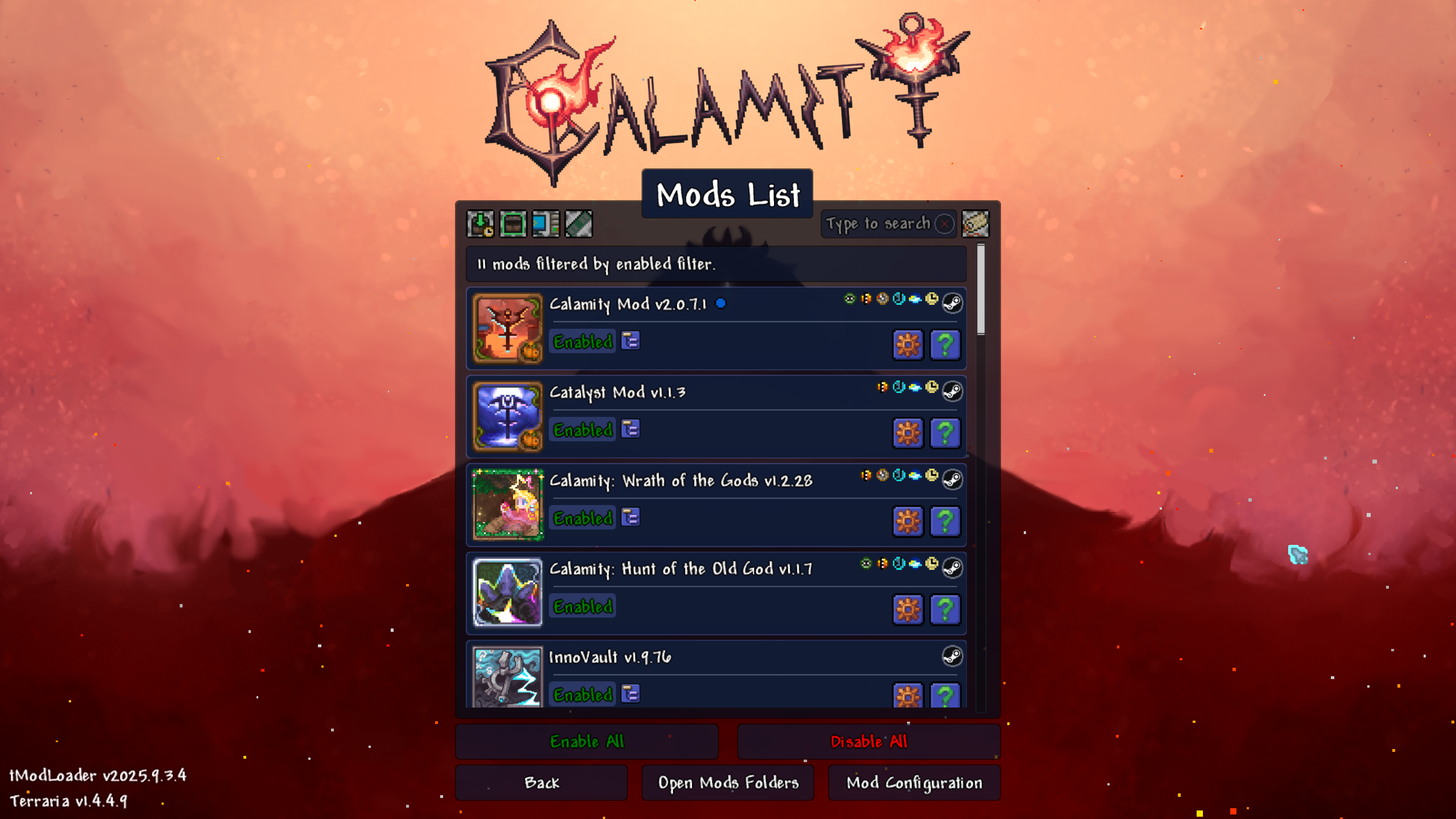
Task: Disable the Calamity Mod by clicking Enabled
Action: (x=581, y=342)
